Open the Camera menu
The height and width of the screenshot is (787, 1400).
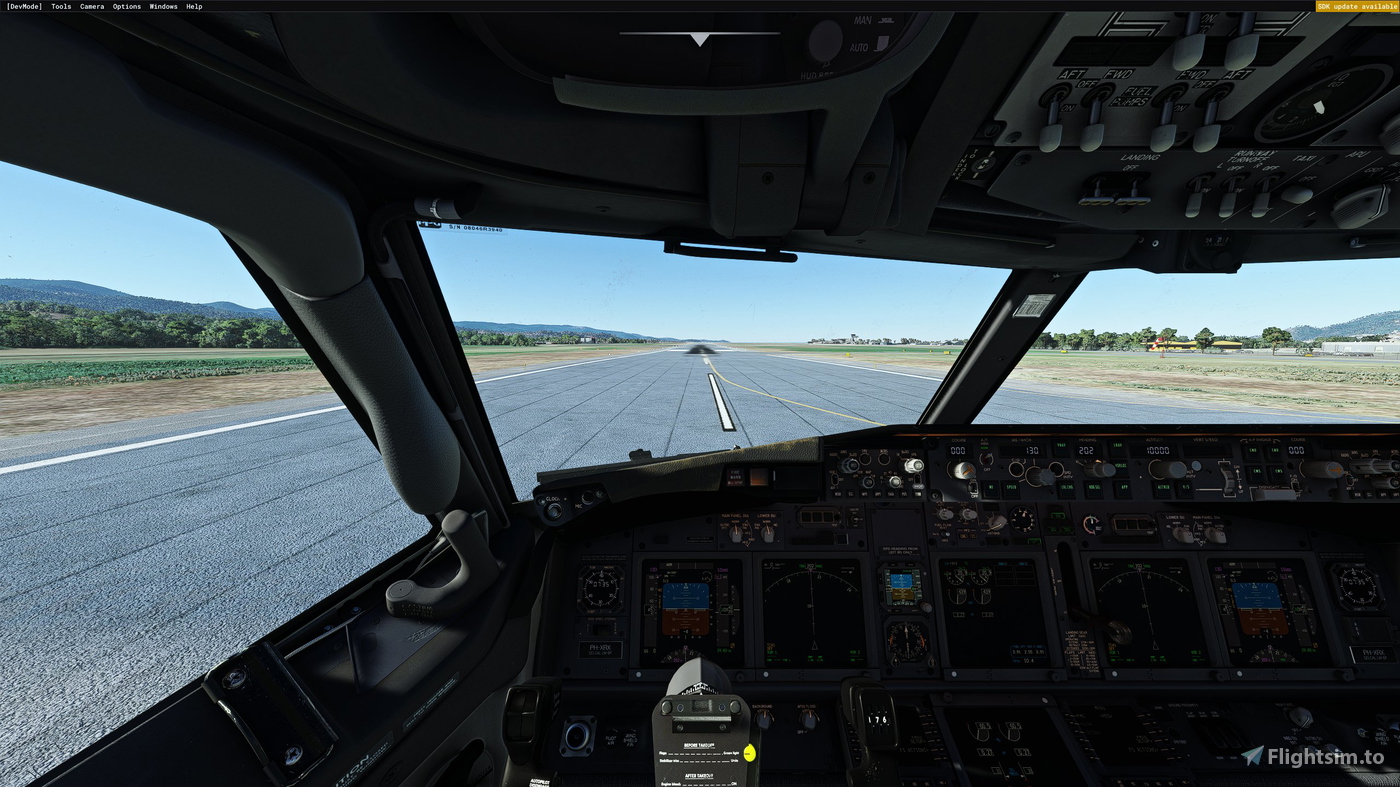[x=90, y=6]
